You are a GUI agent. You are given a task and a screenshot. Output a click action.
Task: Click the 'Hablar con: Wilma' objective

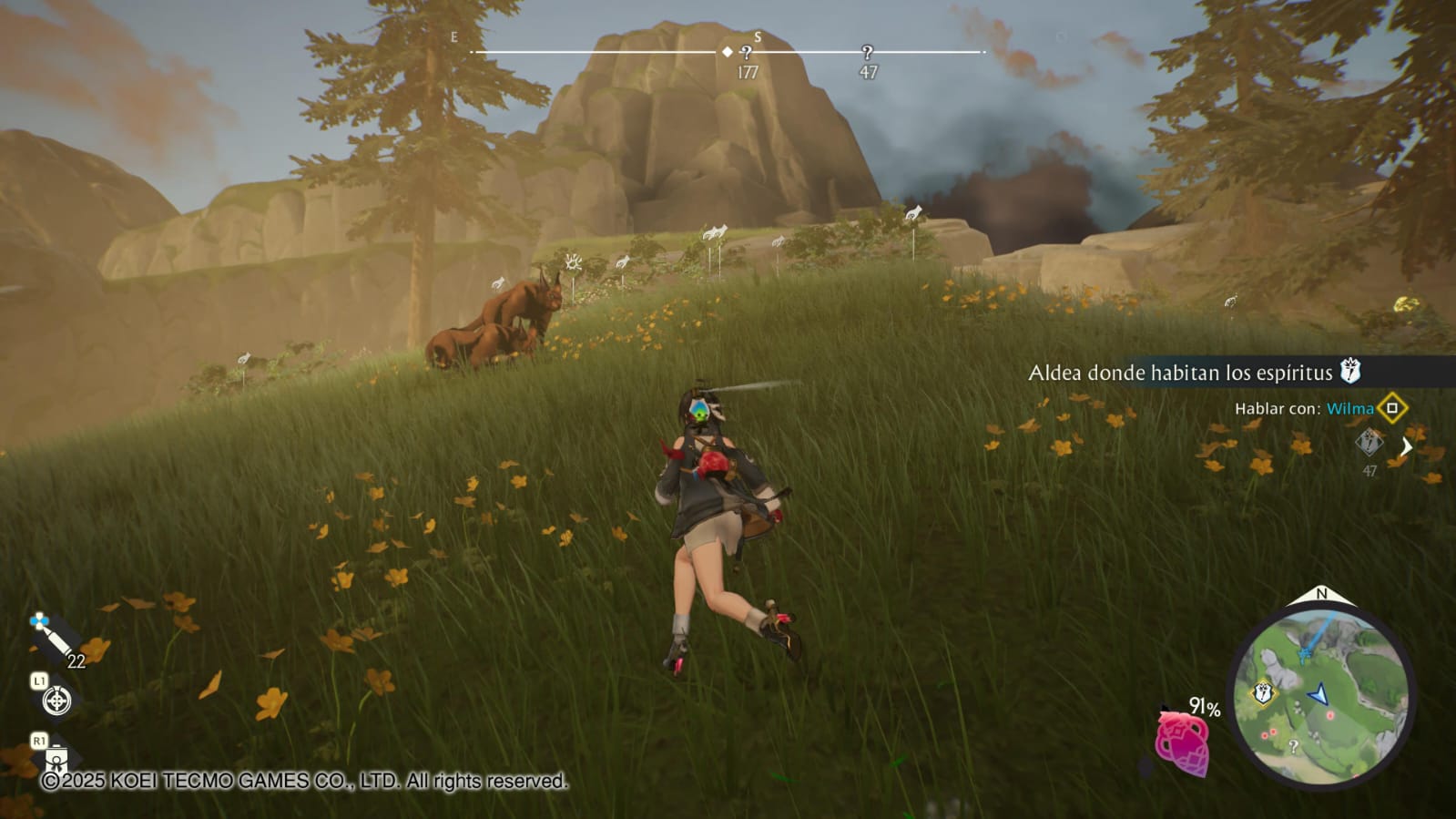tap(1303, 409)
